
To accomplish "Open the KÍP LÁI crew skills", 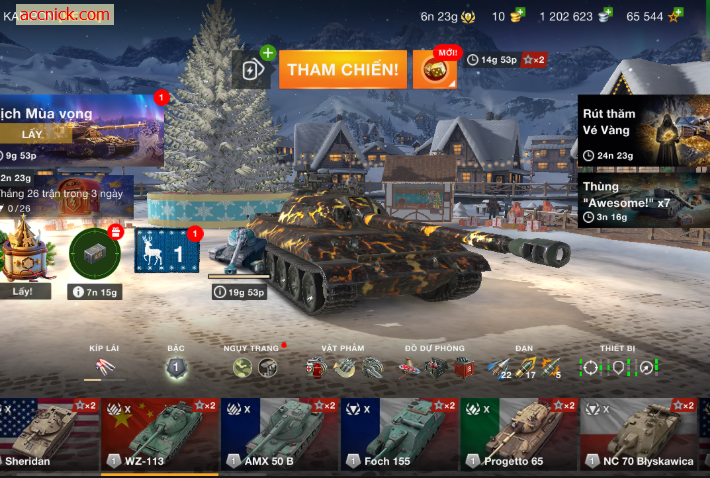I will (x=104, y=367).
